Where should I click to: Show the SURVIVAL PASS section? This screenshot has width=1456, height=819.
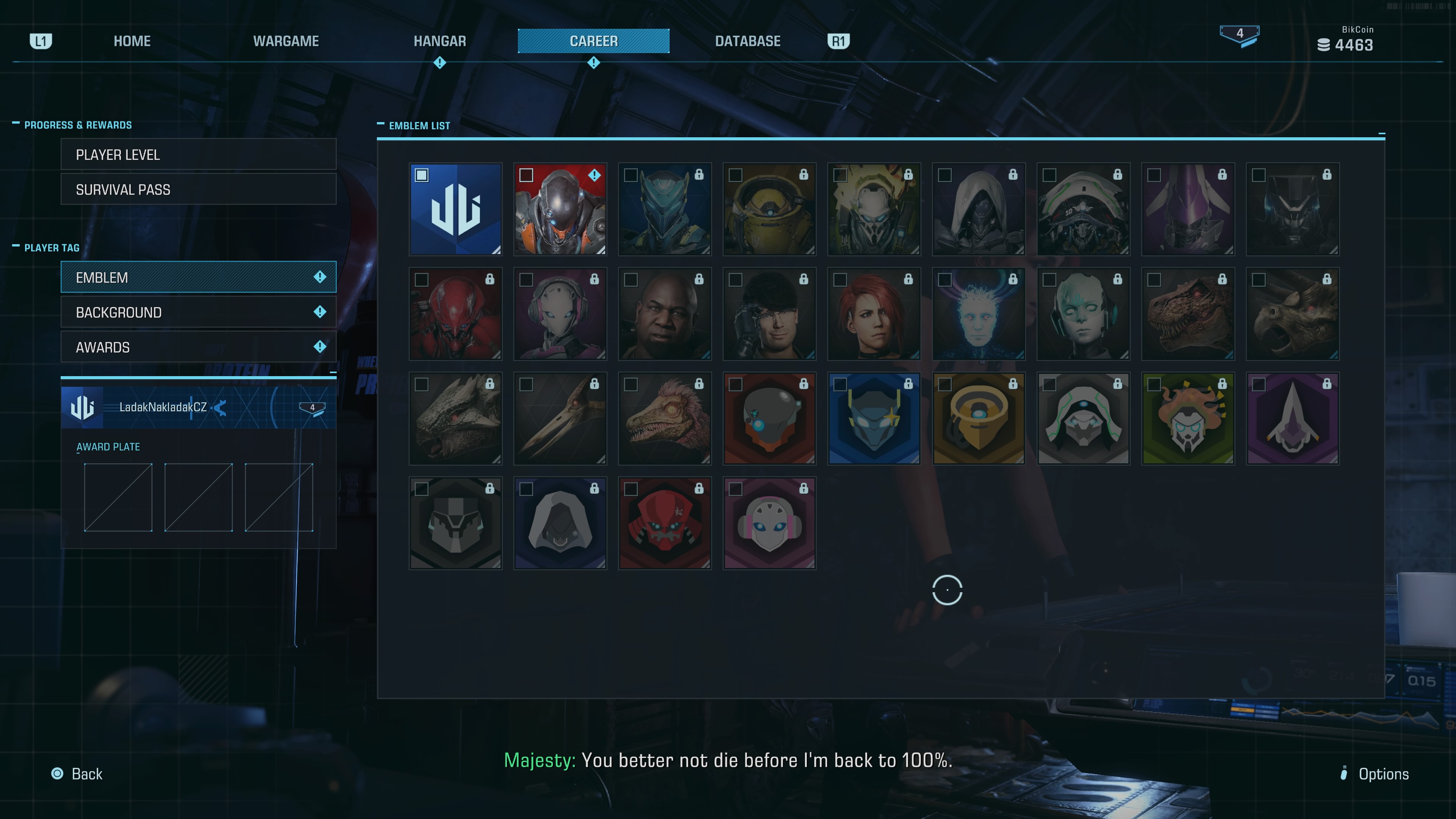pos(198,190)
